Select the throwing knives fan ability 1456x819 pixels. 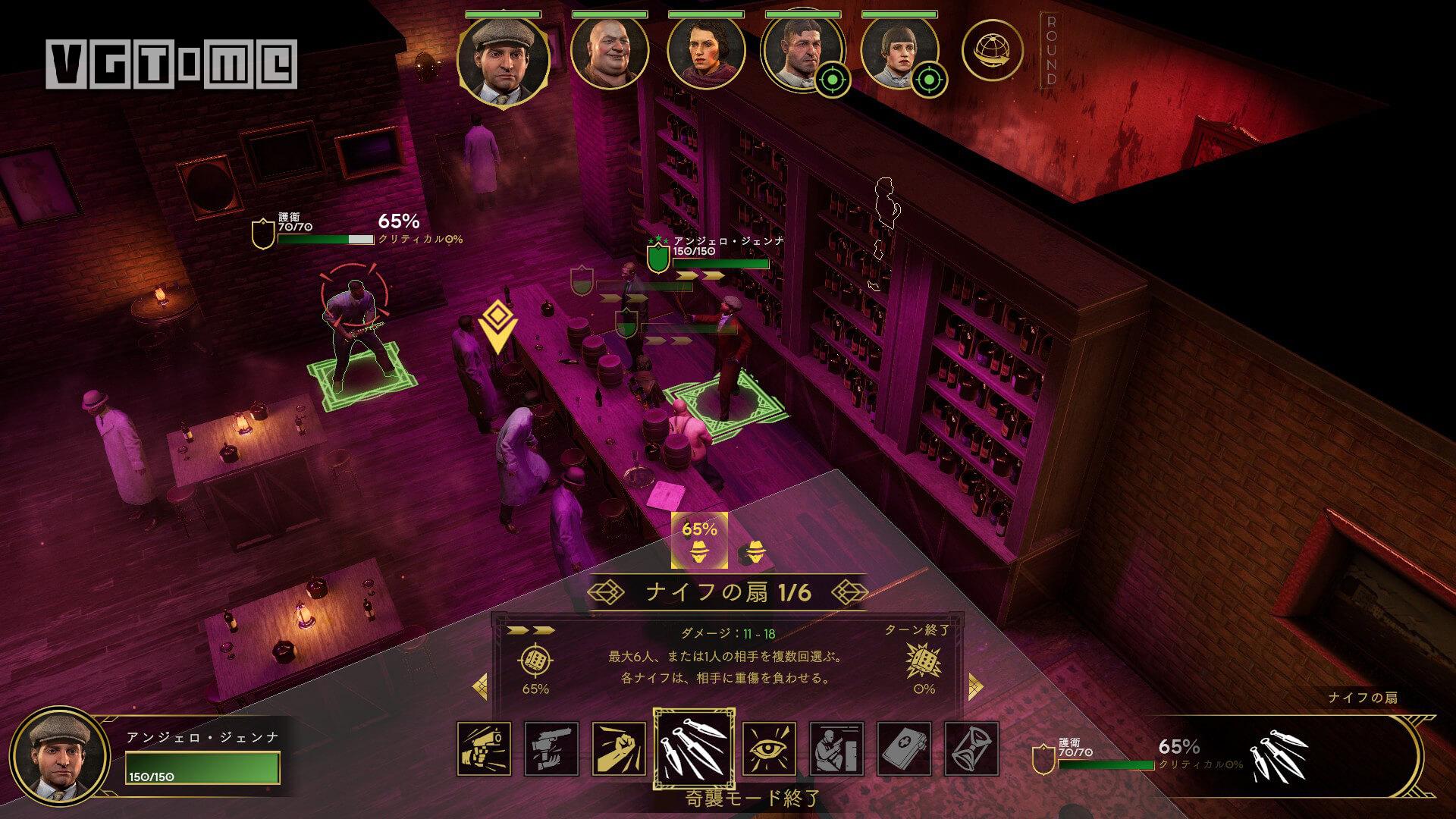pos(693,749)
